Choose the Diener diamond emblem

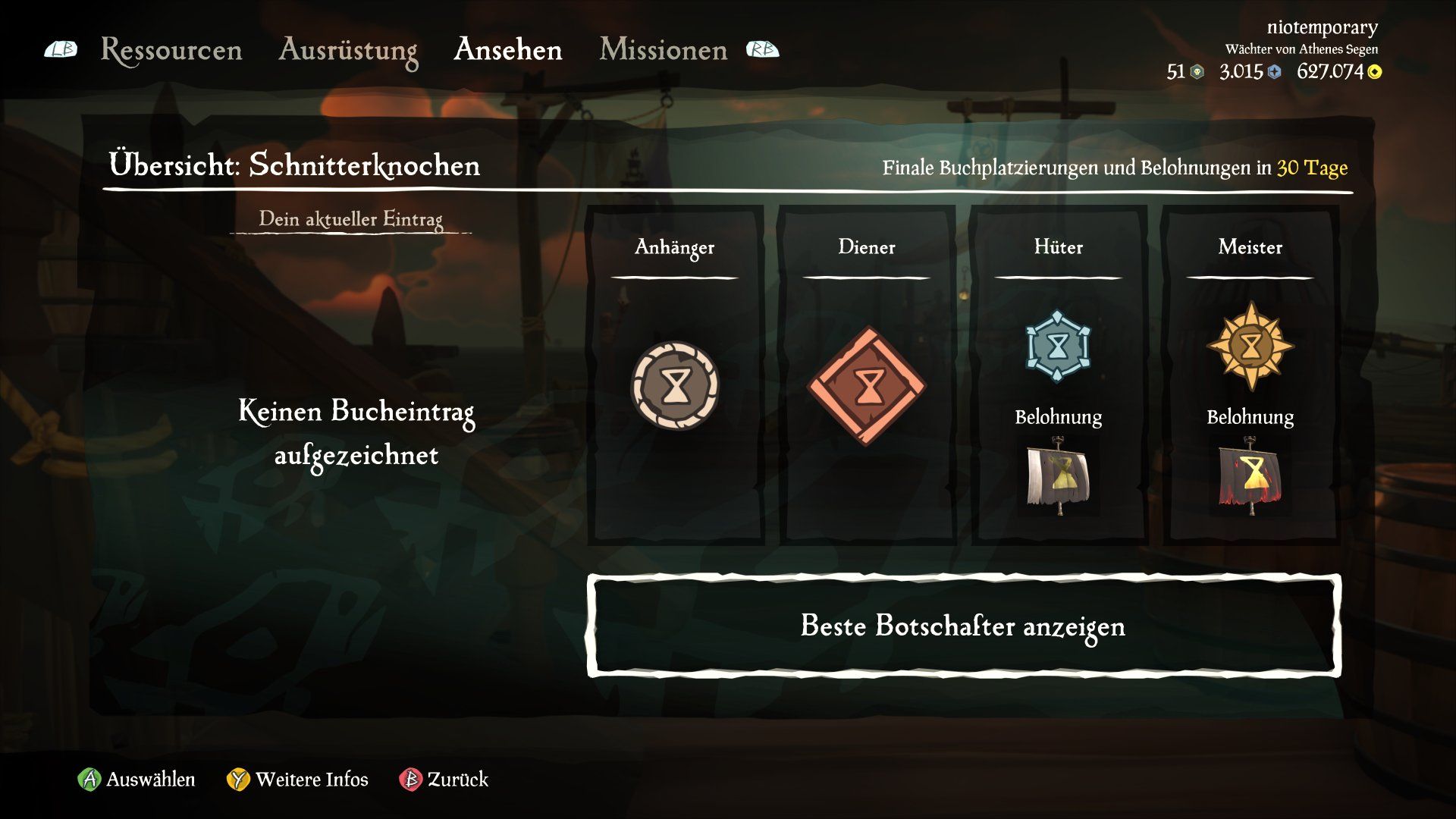[867, 385]
